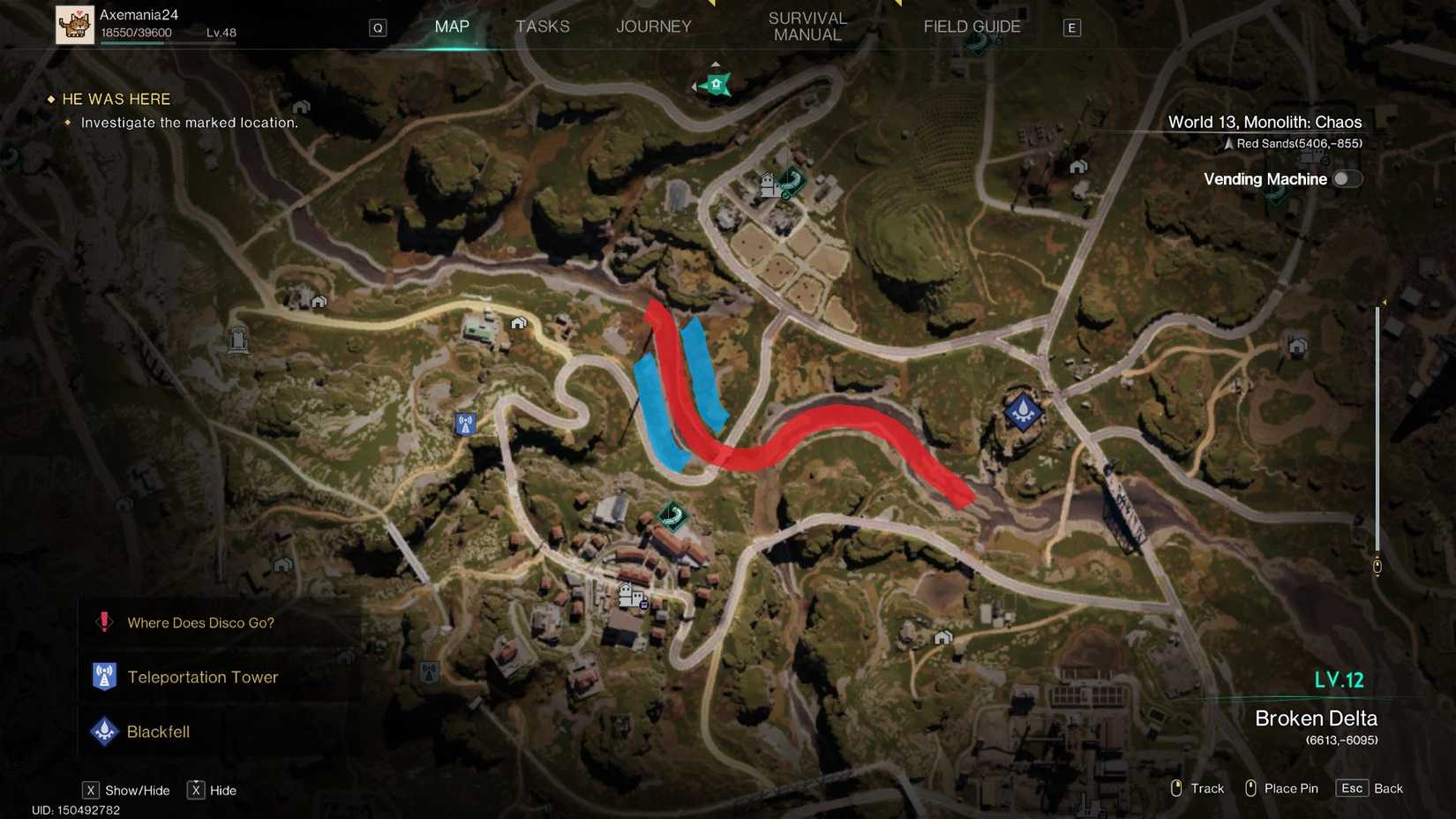
Task: Open the FIELD GUIDE tab
Action: [972, 26]
